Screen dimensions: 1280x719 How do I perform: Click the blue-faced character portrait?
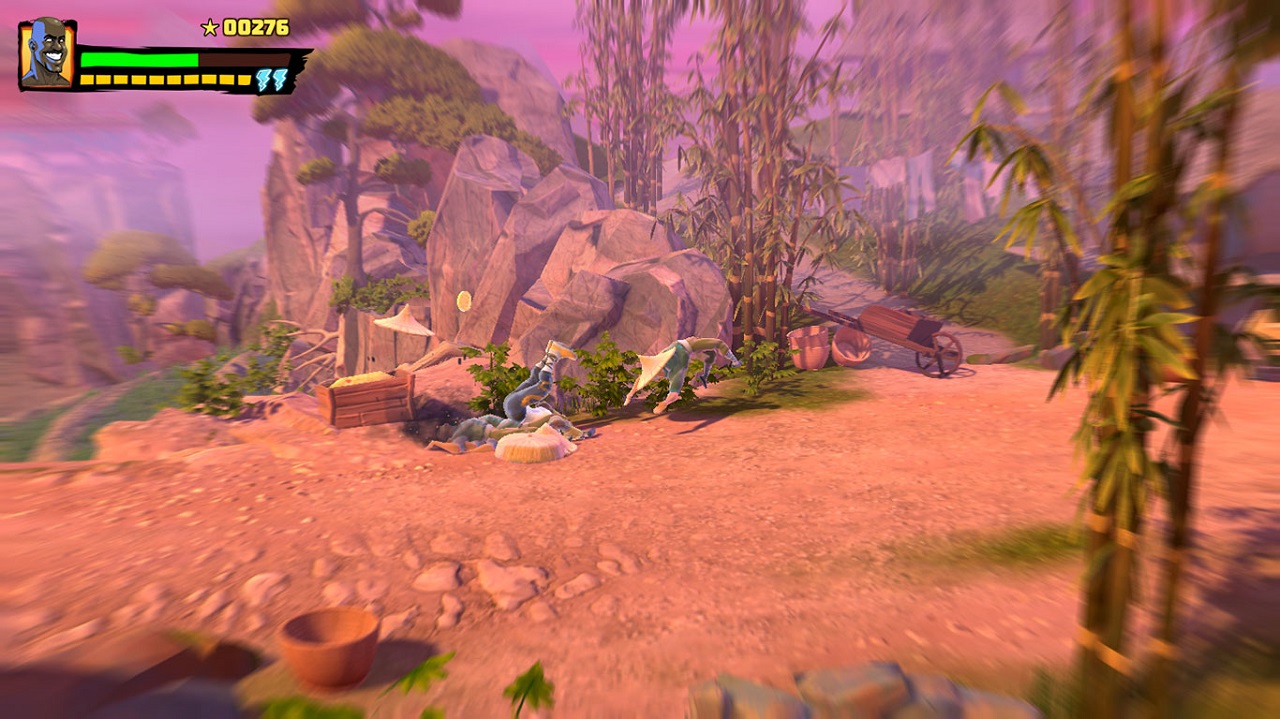(47, 54)
